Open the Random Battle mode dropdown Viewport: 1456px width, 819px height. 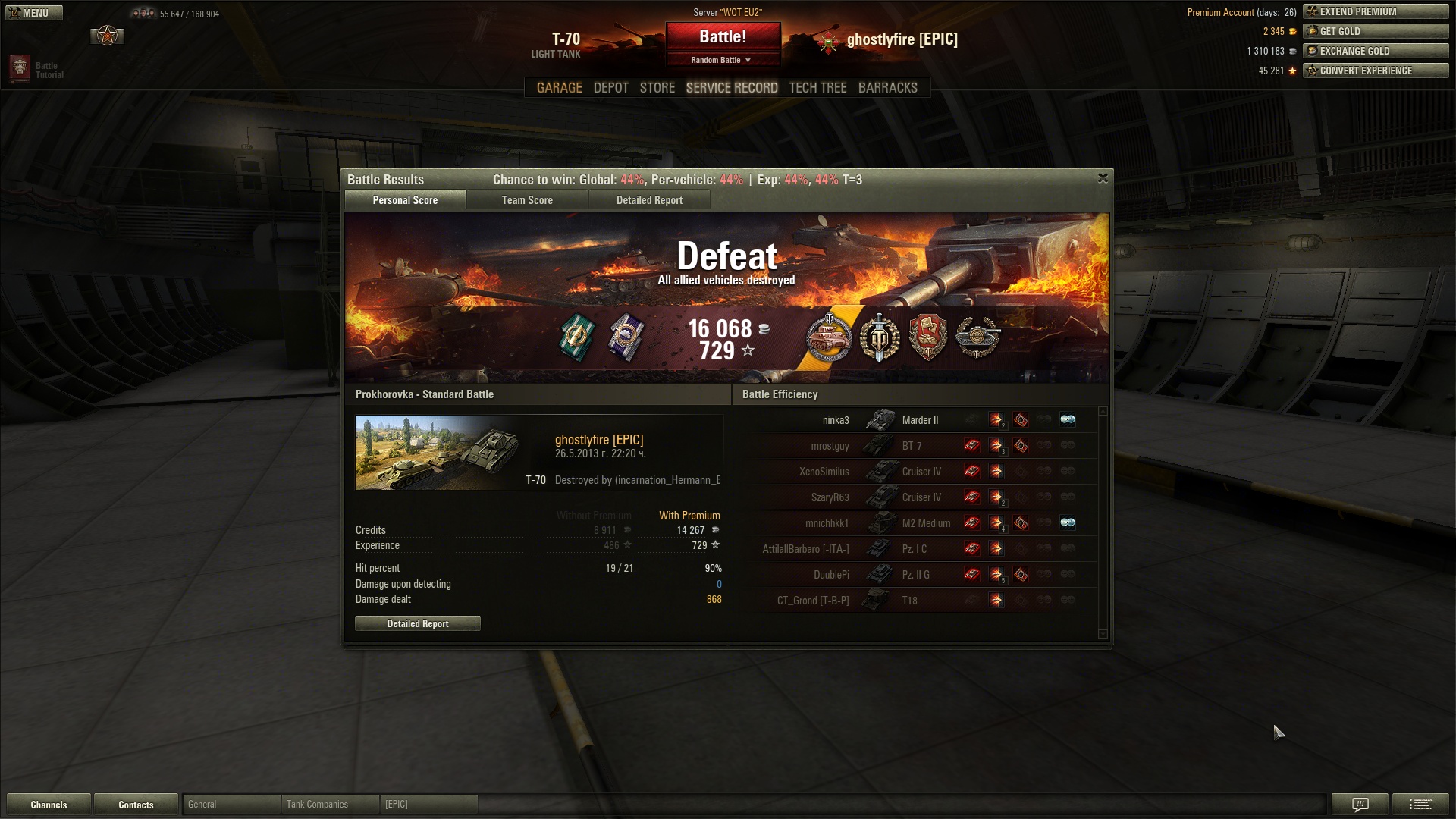[x=723, y=60]
